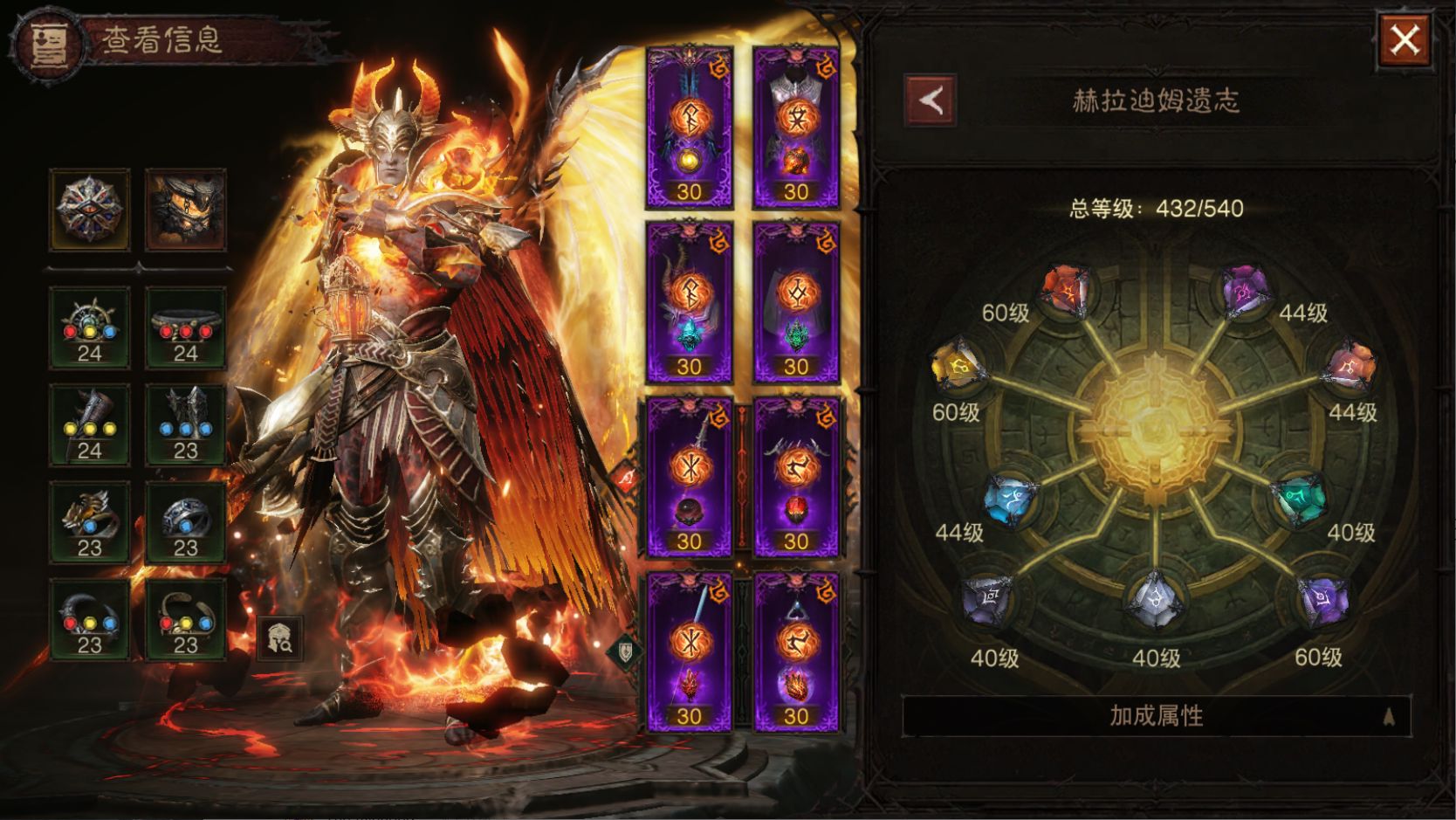The height and width of the screenshot is (820, 1456).
Task: Select the belt slot with three red gems
Action: (x=186, y=327)
